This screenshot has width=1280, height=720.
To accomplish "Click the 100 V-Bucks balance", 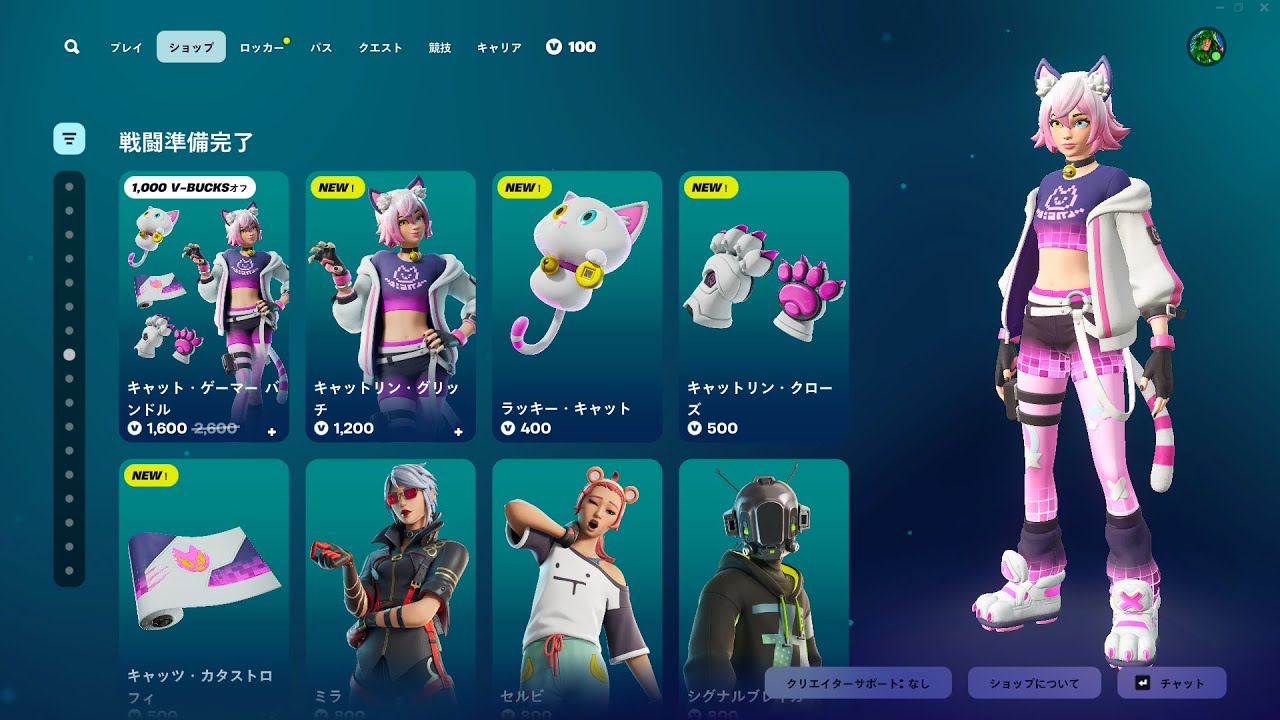I will click(x=571, y=47).
